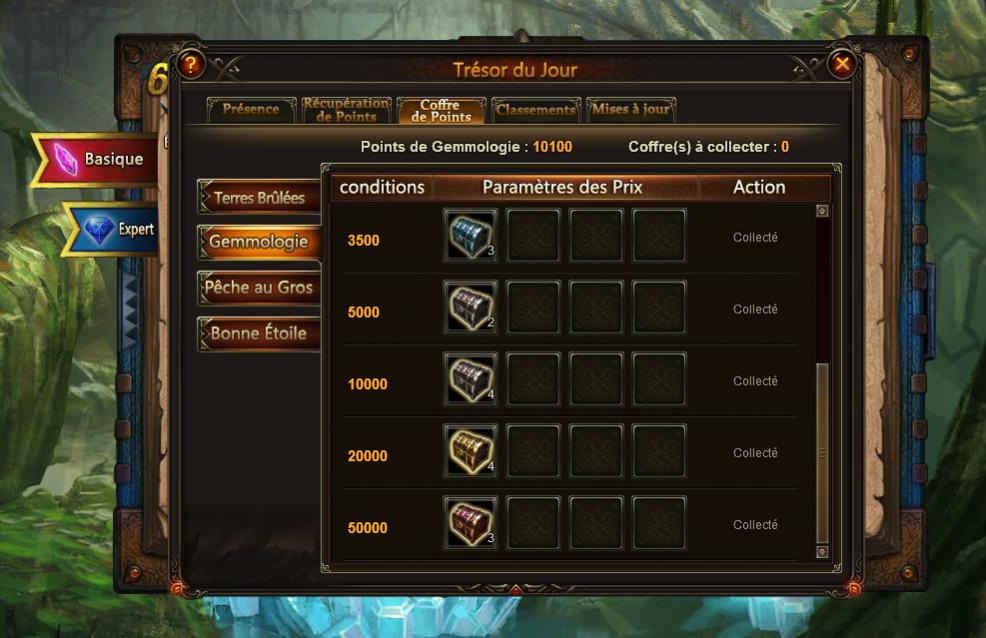Inspect the chest reward for 10000 points
The height and width of the screenshot is (638, 986).
pyautogui.click(x=469, y=380)
